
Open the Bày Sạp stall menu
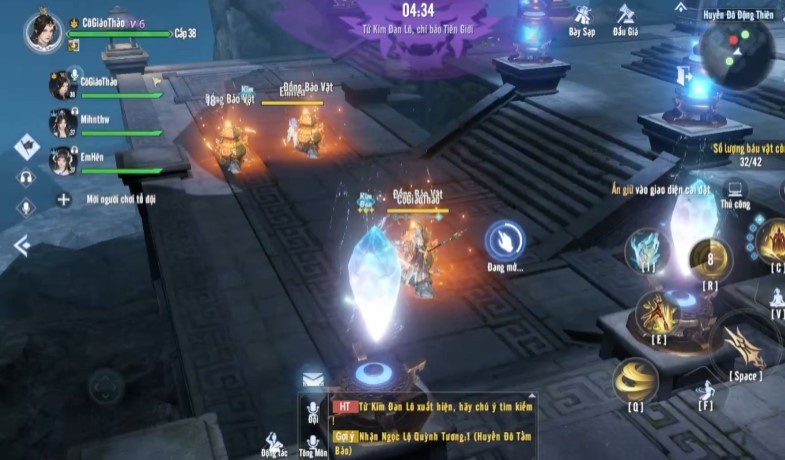(x=581, y=18)
